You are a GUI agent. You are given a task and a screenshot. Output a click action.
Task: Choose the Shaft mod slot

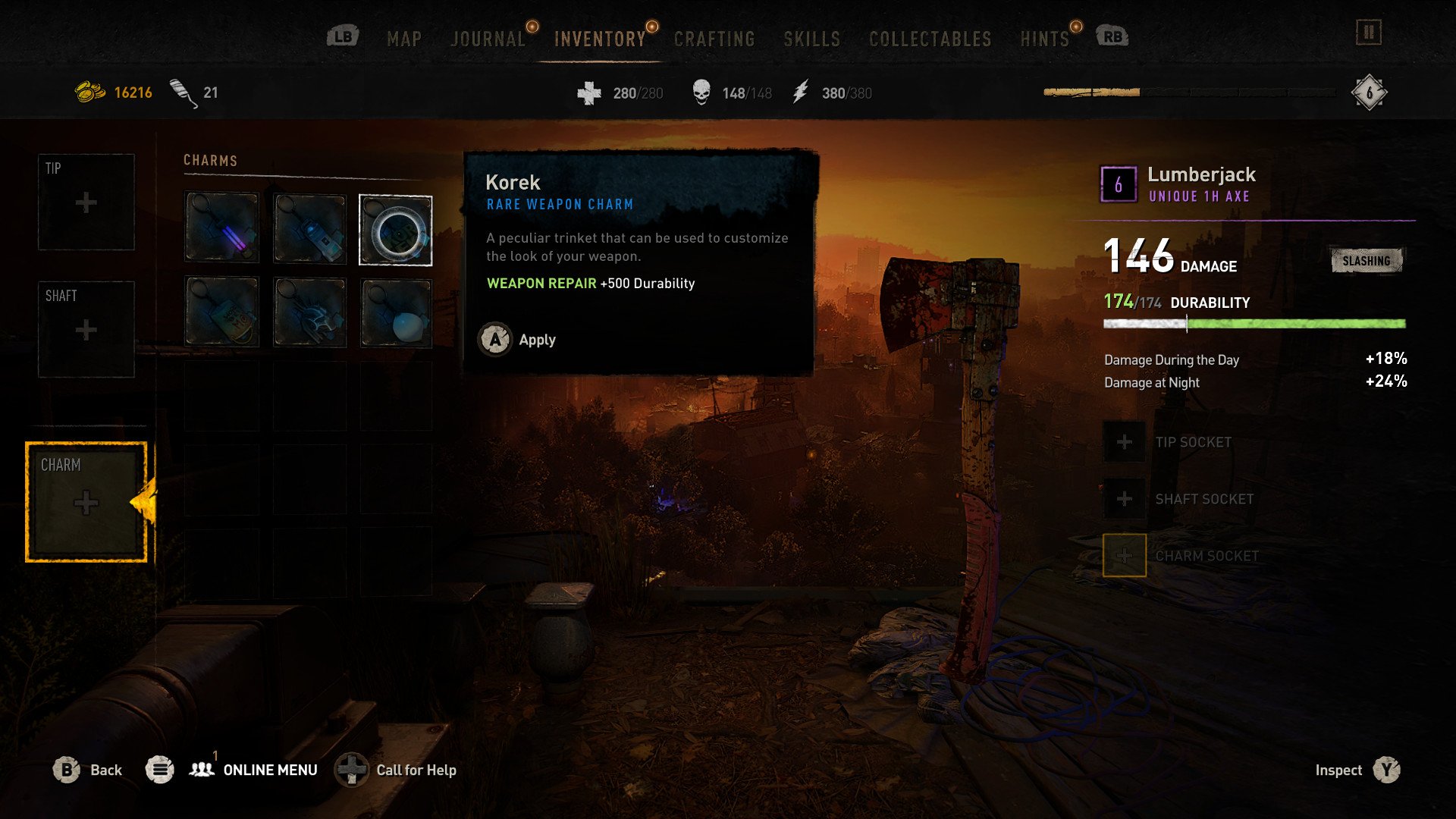[x=86, y=329]
